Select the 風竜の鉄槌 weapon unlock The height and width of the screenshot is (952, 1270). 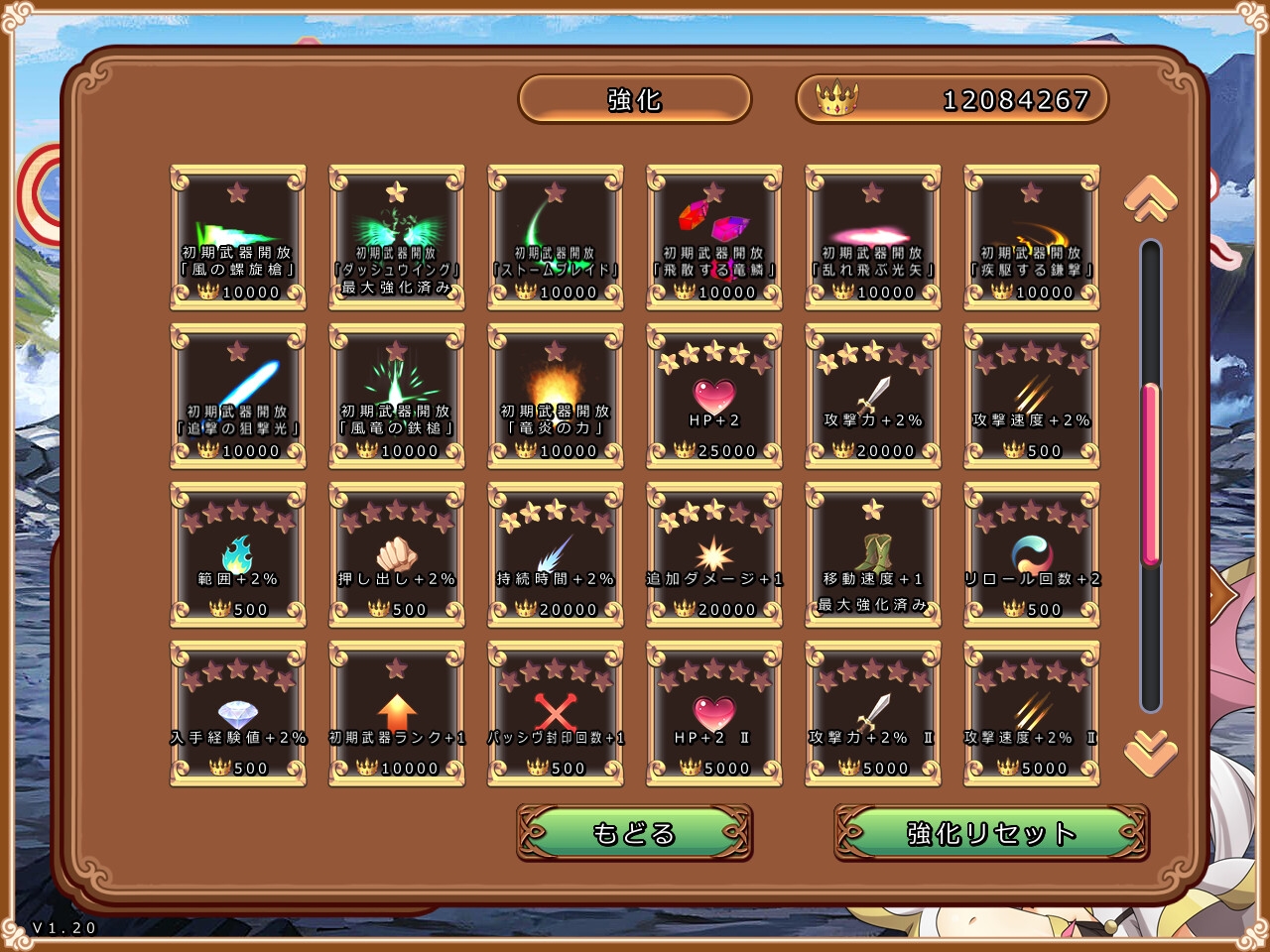pos(397,397)
